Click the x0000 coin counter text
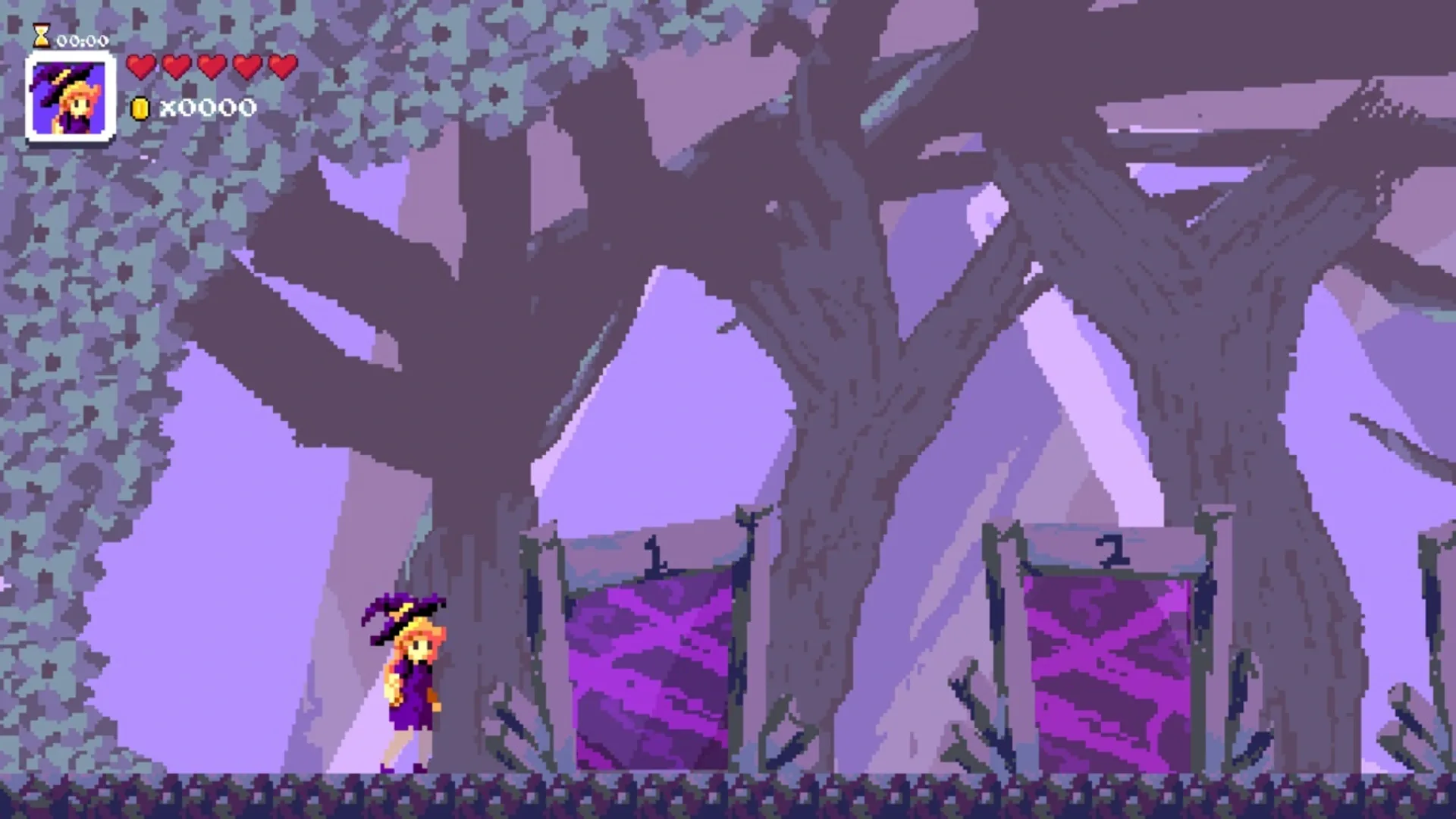The height and width of the screenshot is (819, 1456). click(205, 108)
